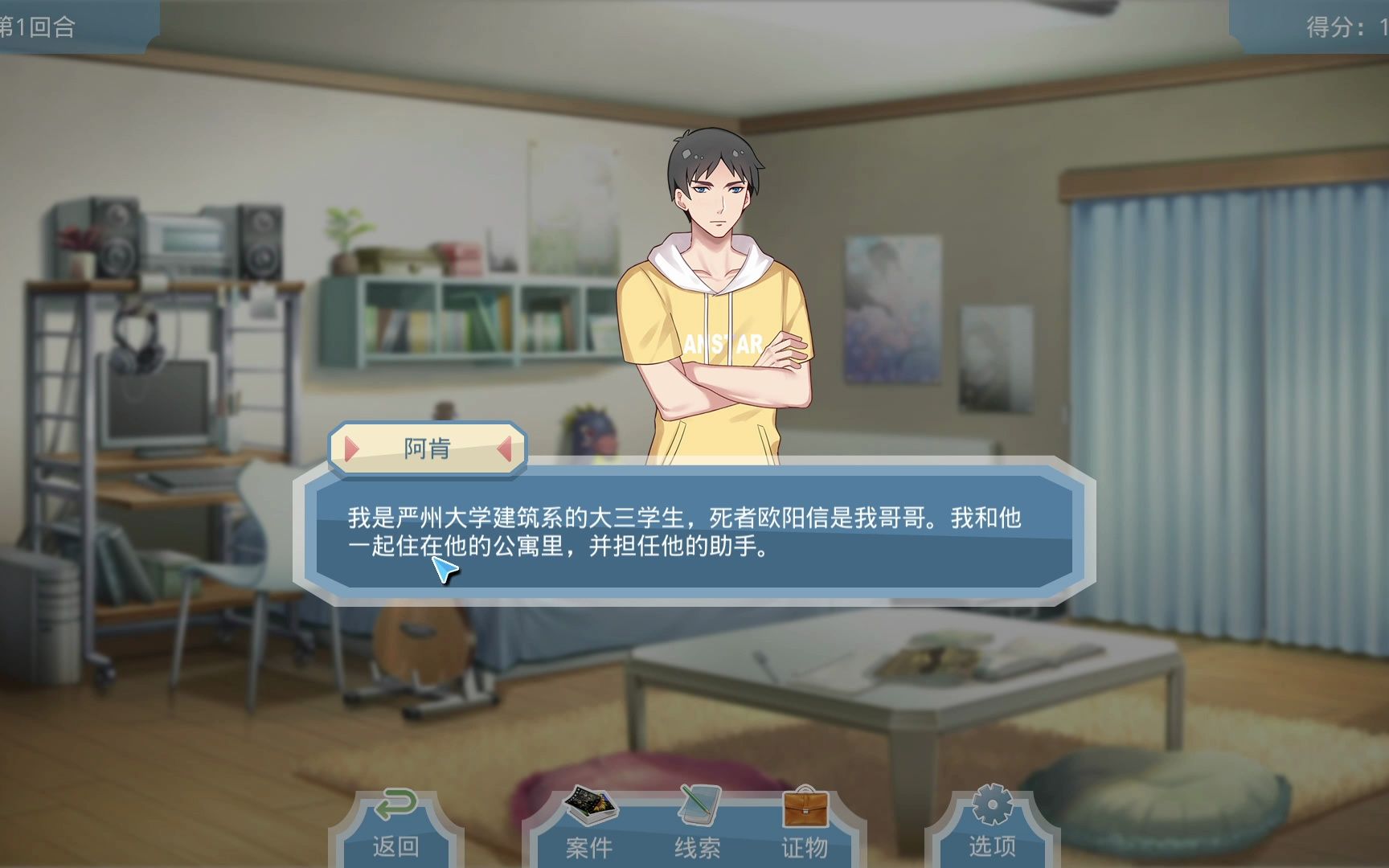
Task: Click the green 返回 return arrow icon
Action: click(x=395, y=804)
